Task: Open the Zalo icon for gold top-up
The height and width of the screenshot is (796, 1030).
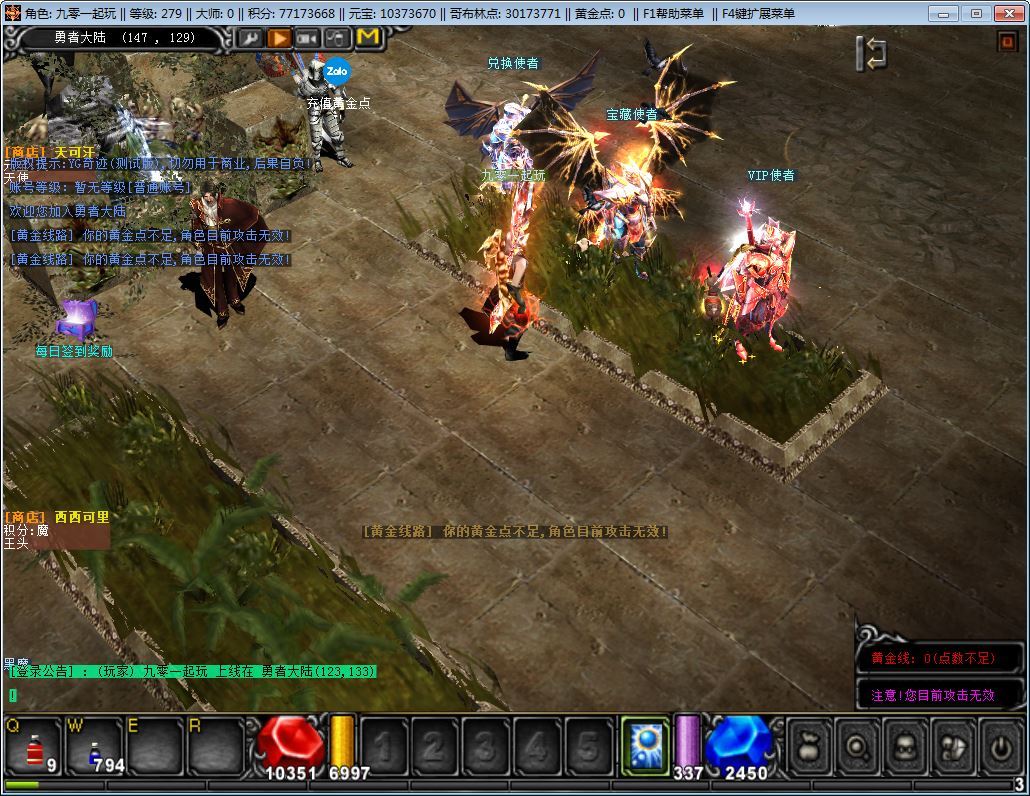Action: click(337, 71)
